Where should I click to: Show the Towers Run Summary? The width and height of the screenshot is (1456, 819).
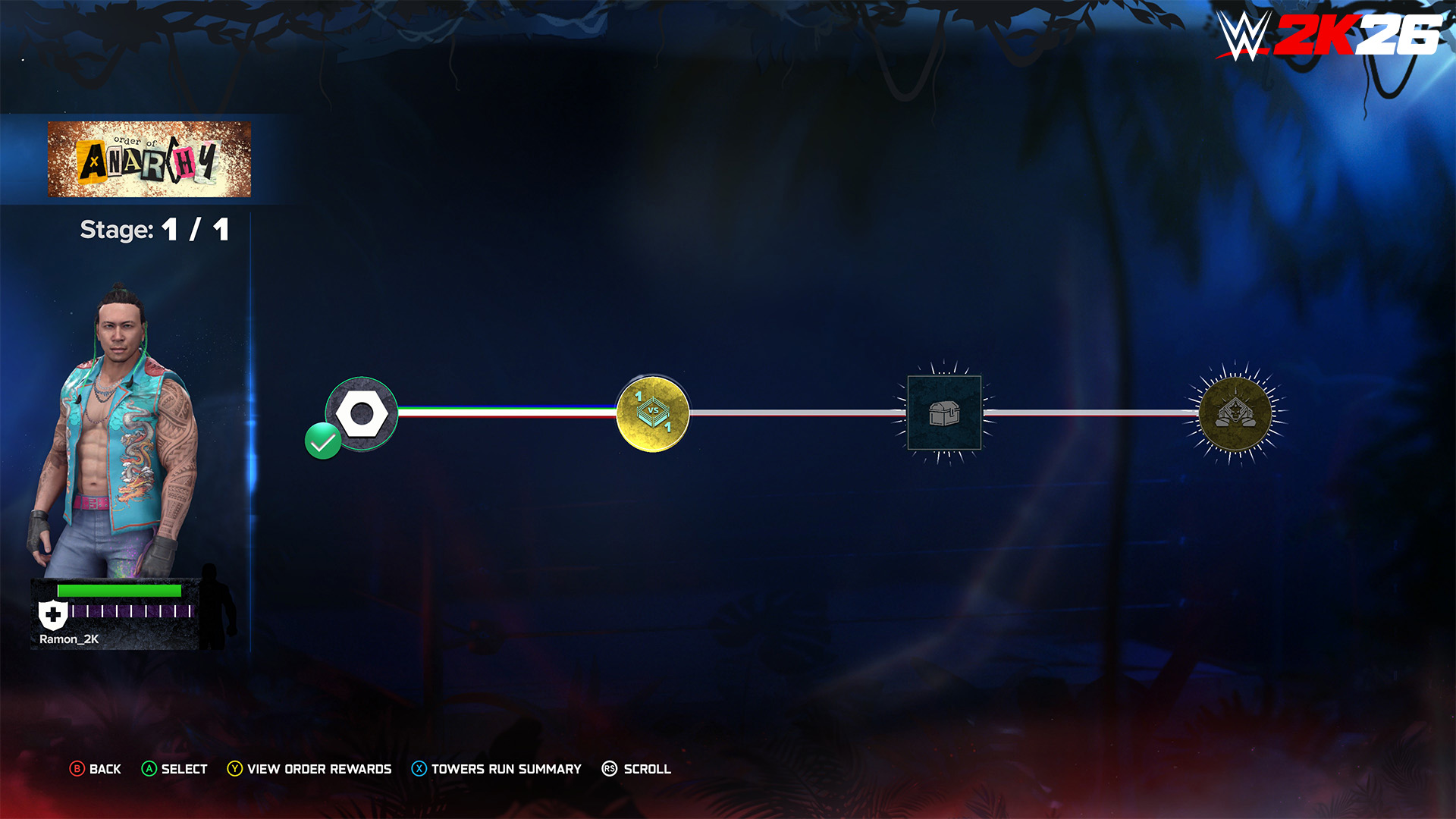point(497,769)
